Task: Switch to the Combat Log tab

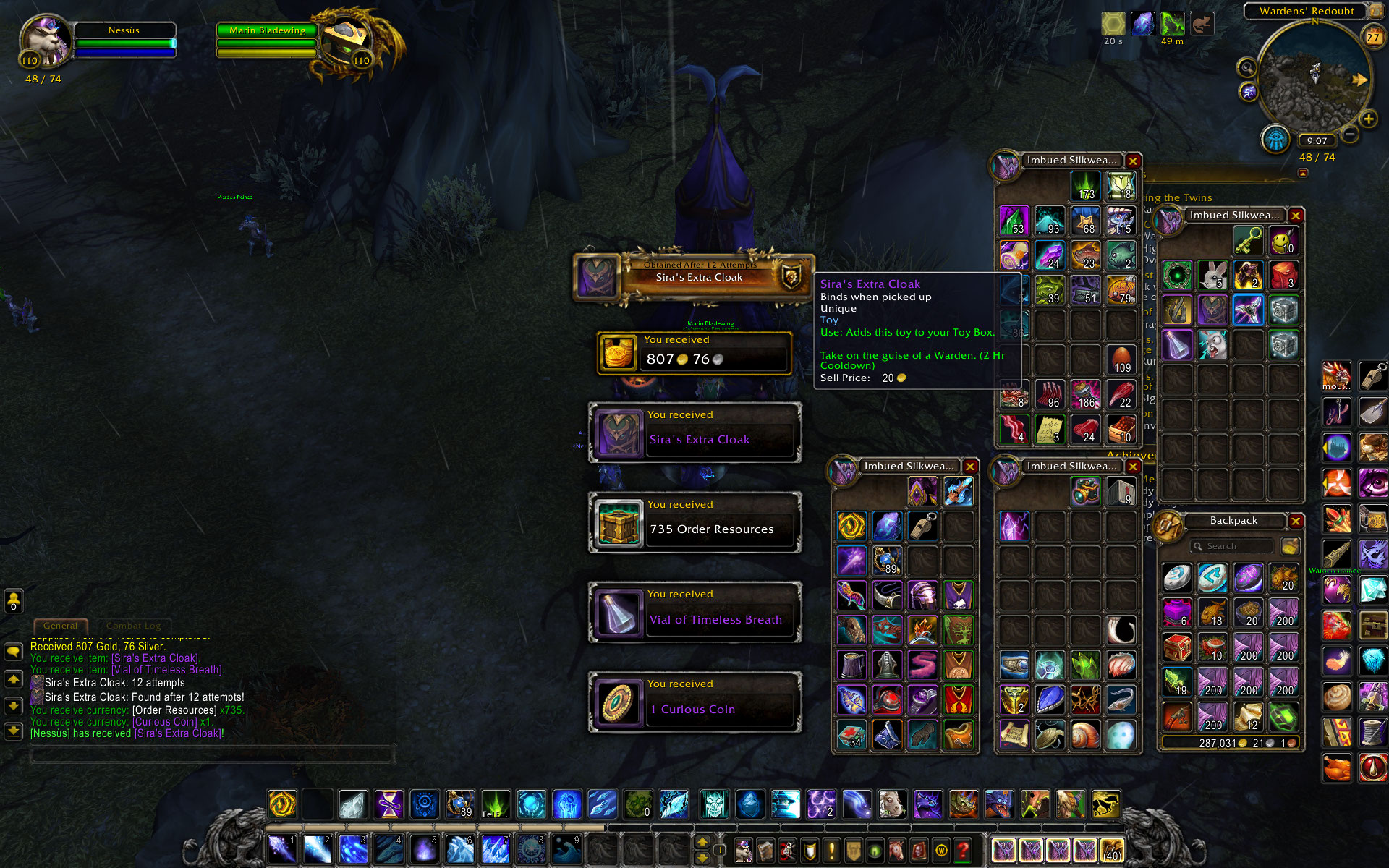Action: click(x=134, y=626)
